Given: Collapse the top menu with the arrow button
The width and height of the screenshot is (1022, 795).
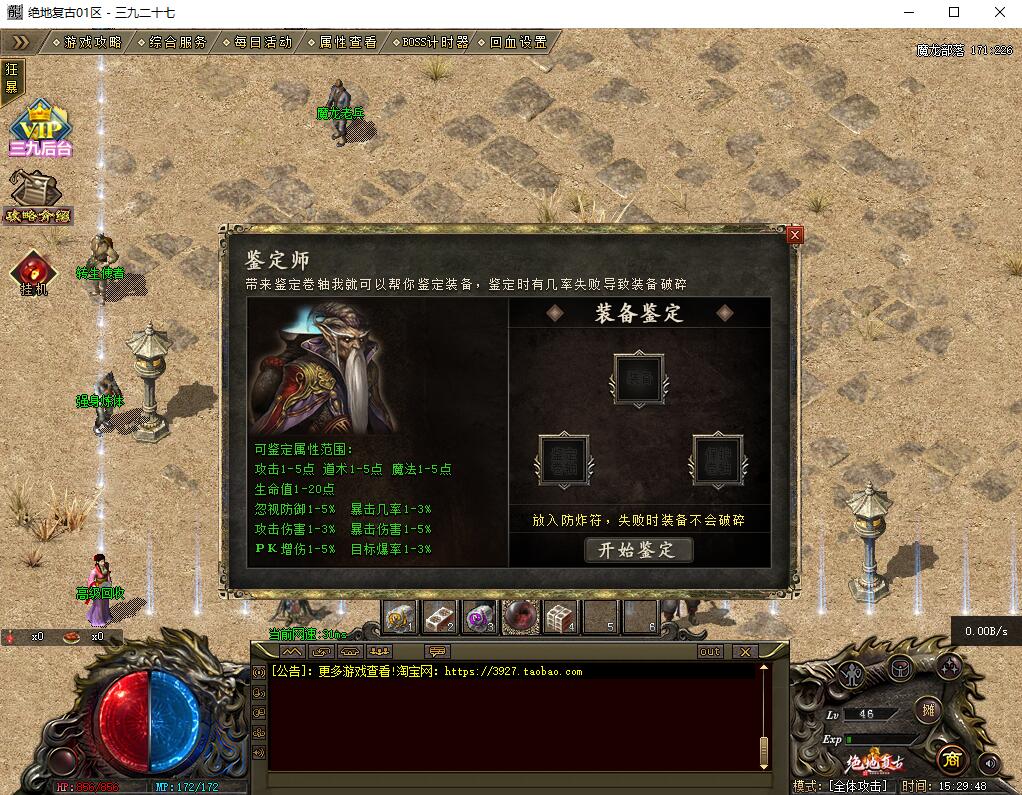Looking at the screenshot, I should 21,42.
